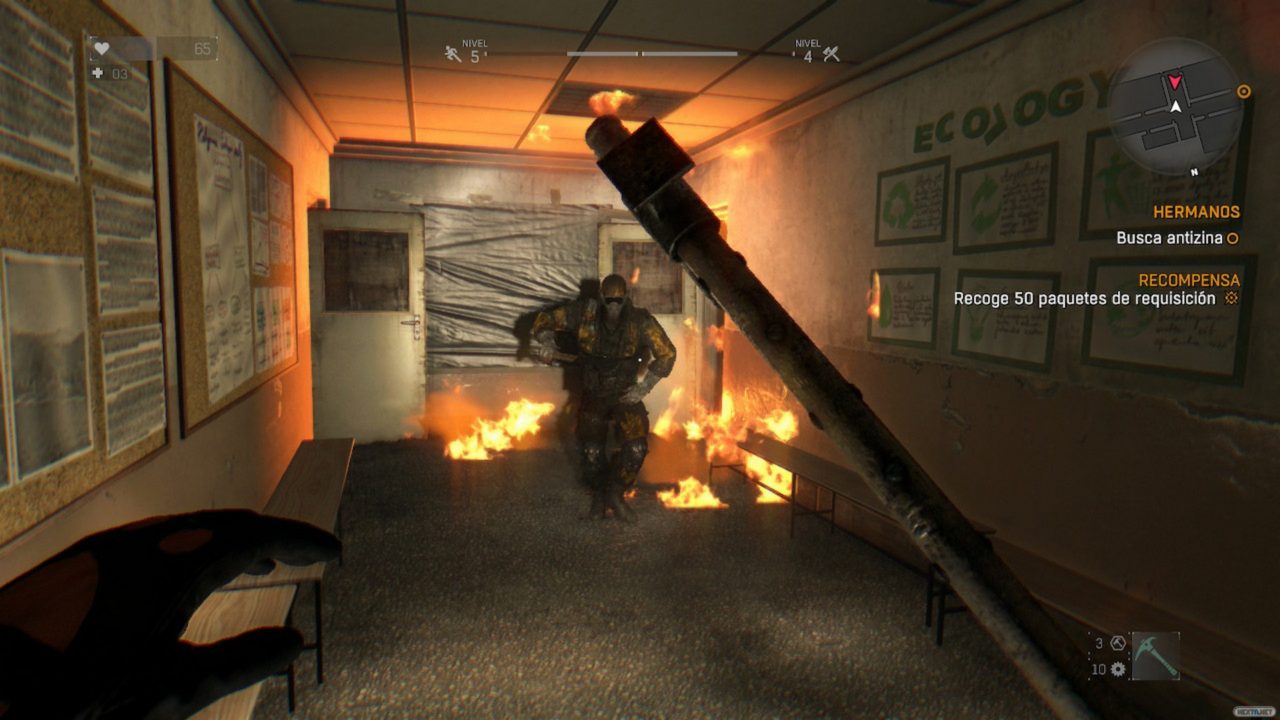Select the Recompensa bounty tracker entry
The image size is (1280, 720).
click(1189, 280)
